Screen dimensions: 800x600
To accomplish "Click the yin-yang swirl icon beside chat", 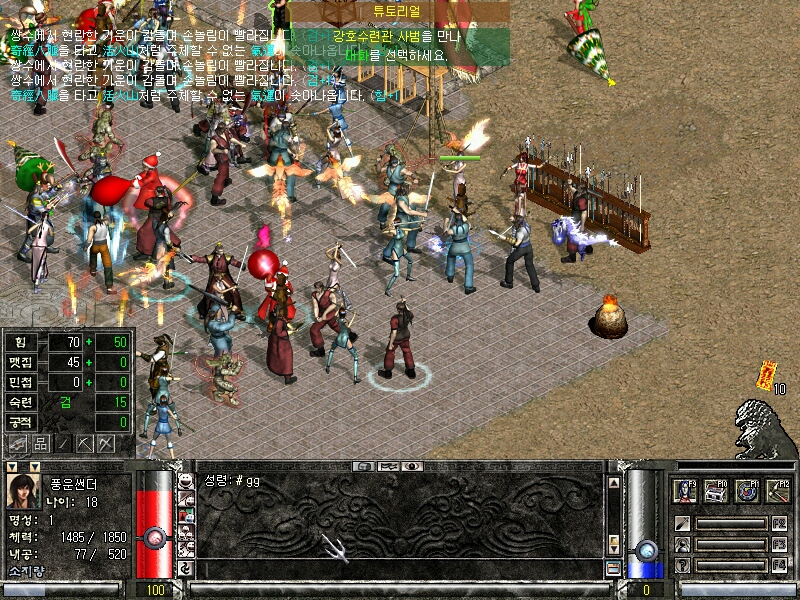I will point(185,568).
